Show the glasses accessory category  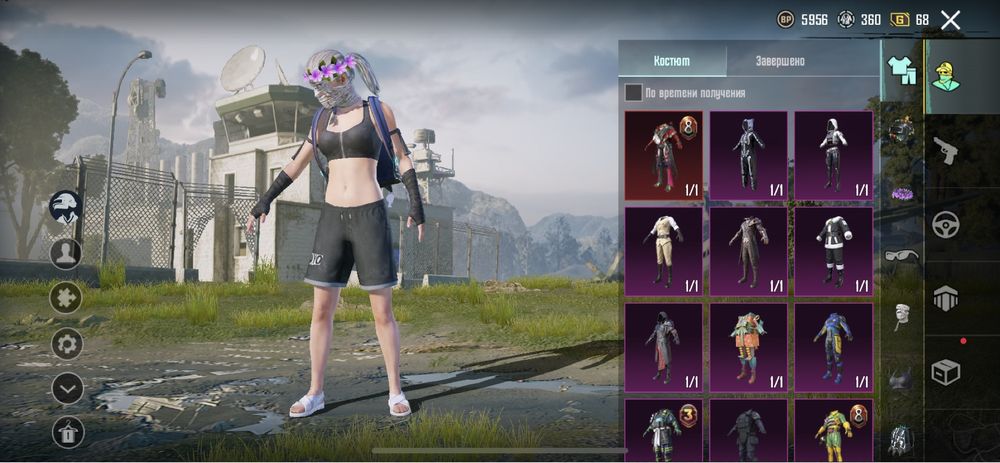click(x=902, y=255)
